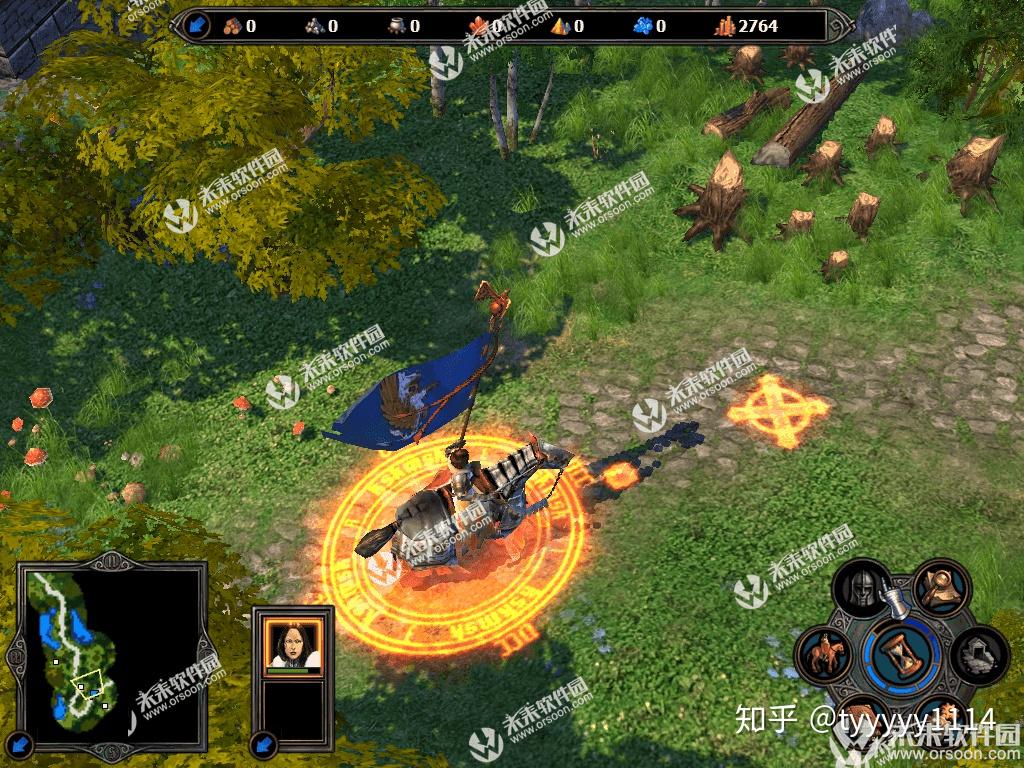This screenshot has height=768, width=1024.
Task: Hide the resource bar using blue arrow
Action: point(195,25)
